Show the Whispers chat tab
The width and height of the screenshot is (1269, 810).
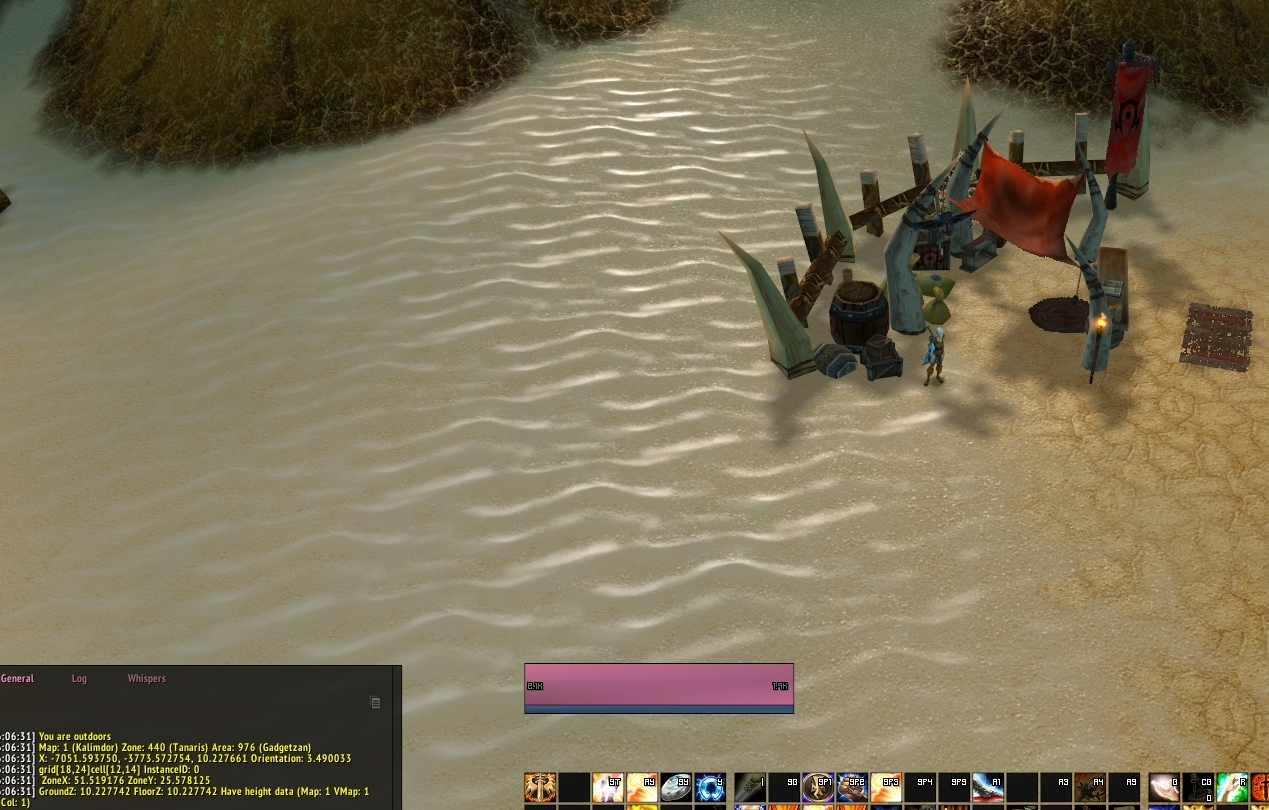point(146,678)
